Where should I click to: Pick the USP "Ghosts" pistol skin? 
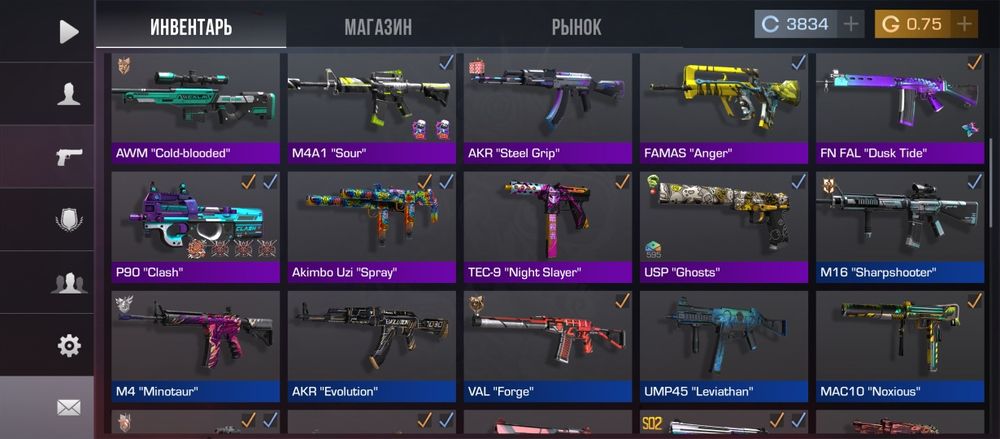point(724,227)
